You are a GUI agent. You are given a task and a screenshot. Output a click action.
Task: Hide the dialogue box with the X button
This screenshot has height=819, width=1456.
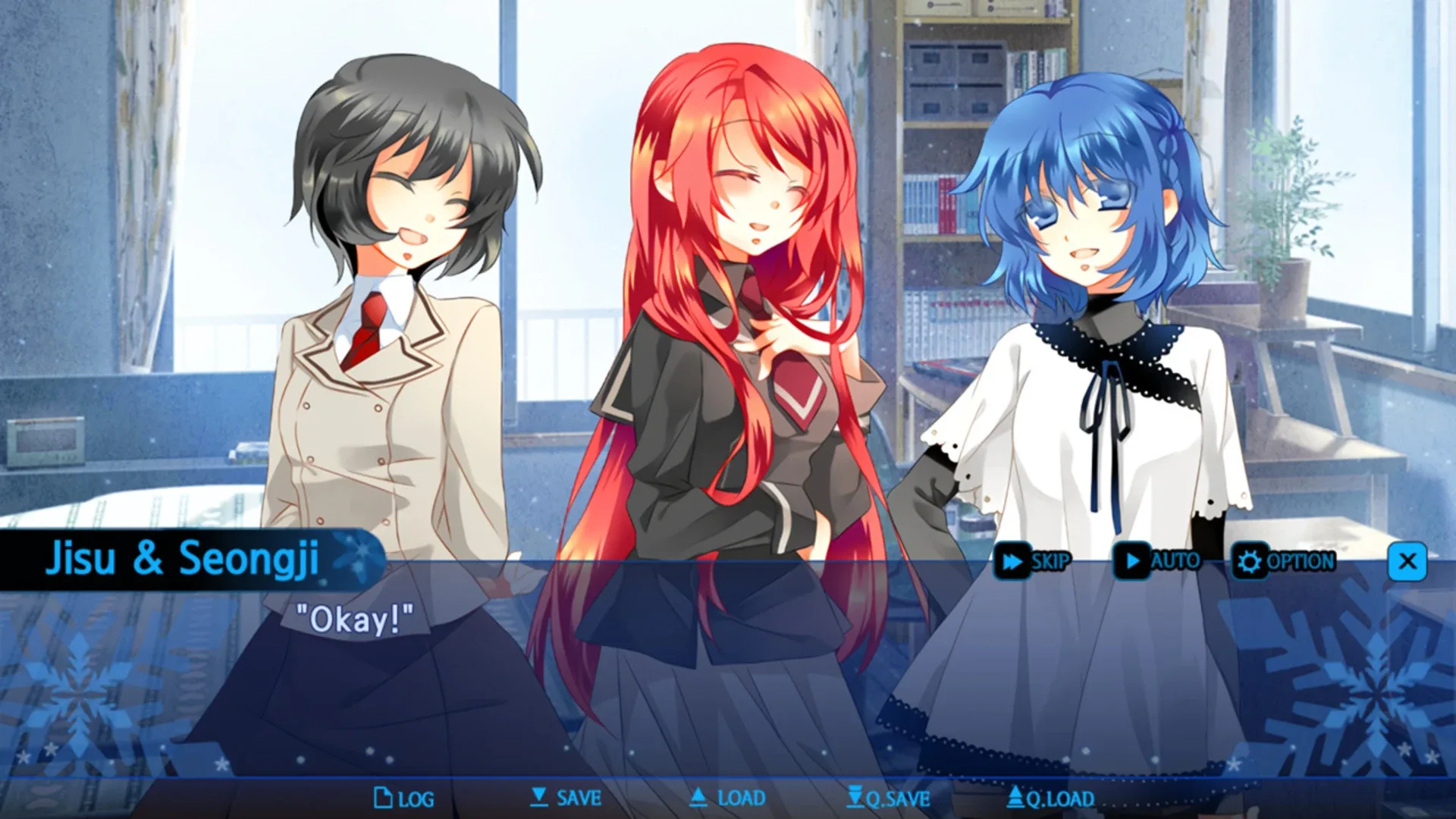1407,561
